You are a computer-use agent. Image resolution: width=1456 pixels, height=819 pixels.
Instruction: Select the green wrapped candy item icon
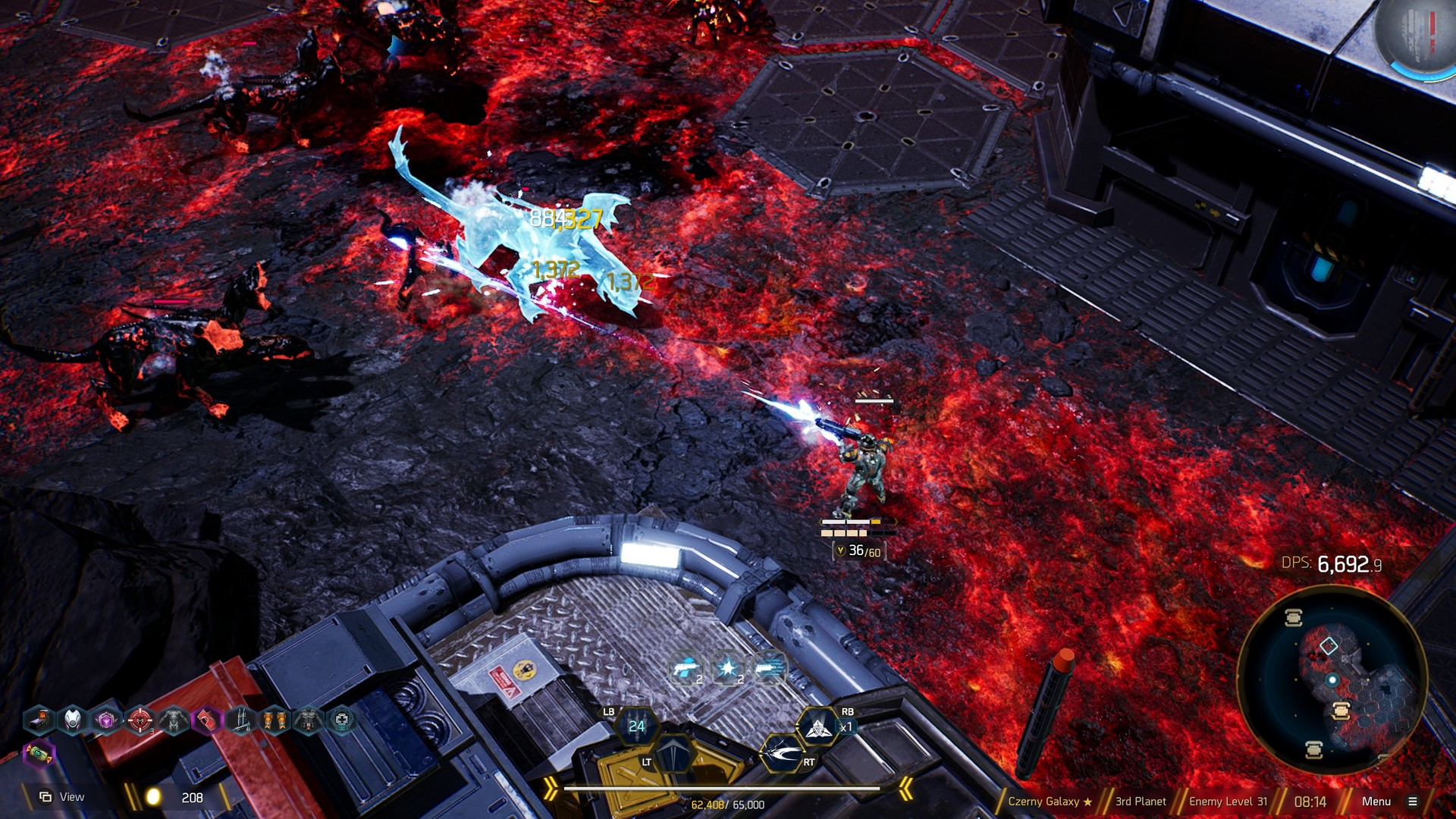pyautogui.click(x=39, y=754)
